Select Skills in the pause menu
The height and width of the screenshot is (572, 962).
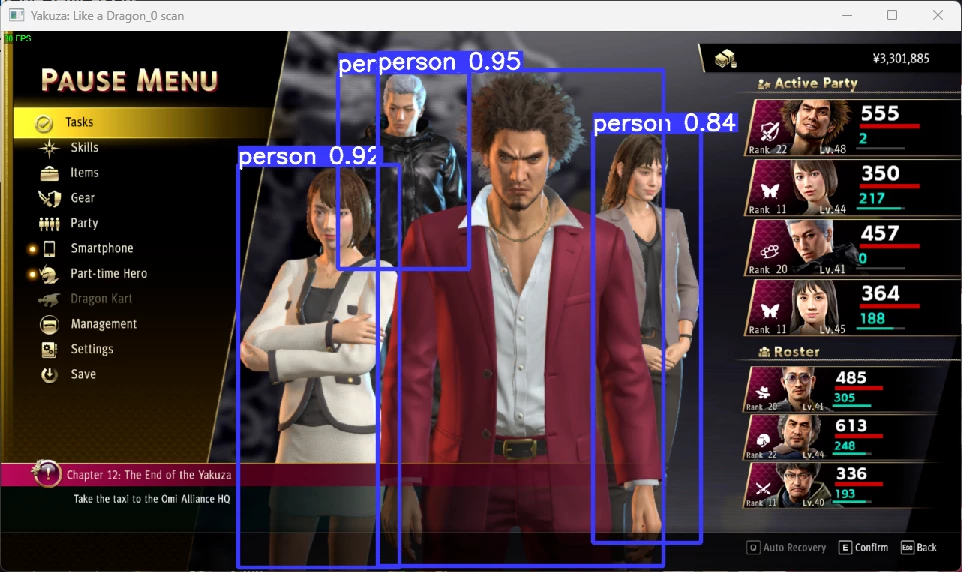(x=84, y=148)
